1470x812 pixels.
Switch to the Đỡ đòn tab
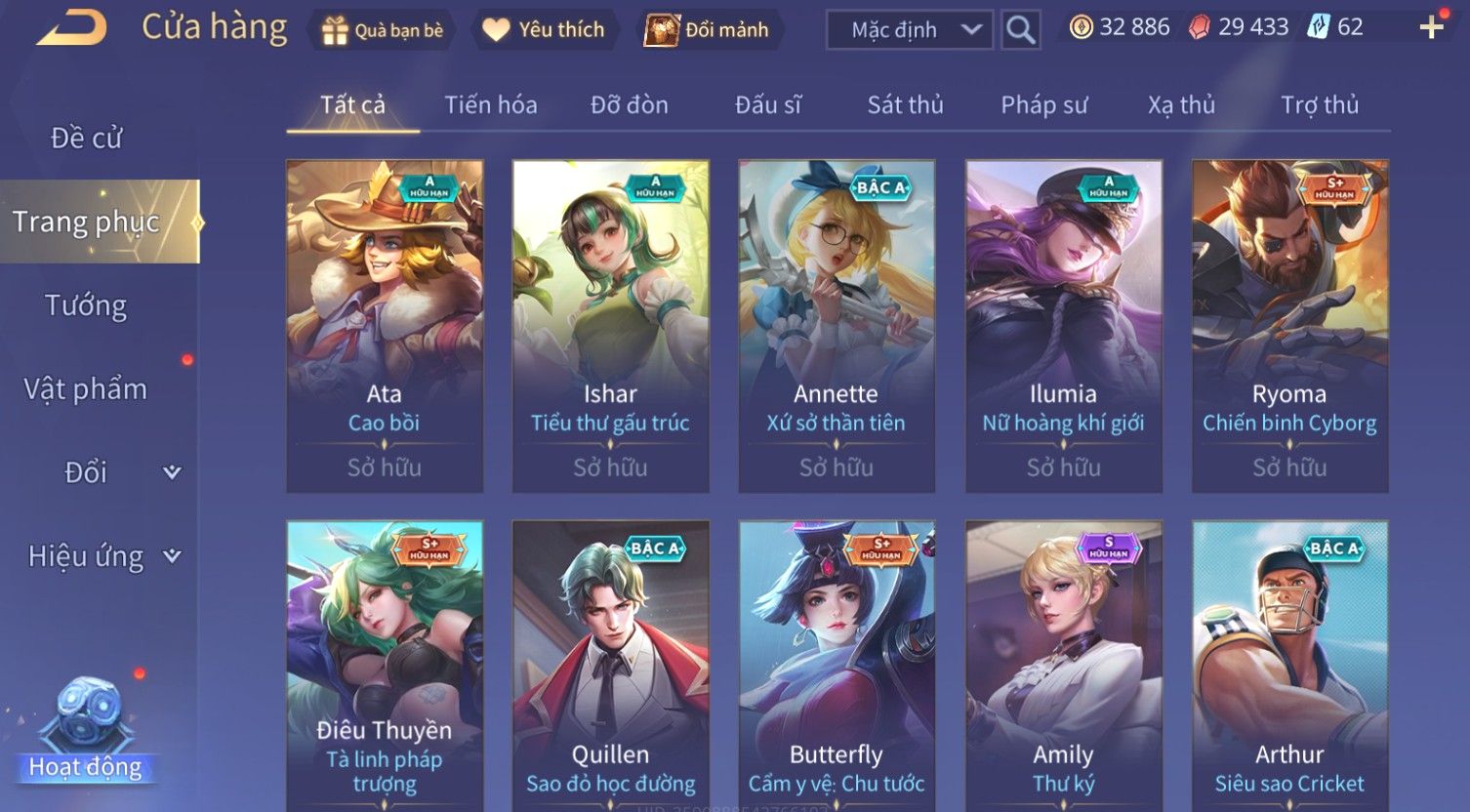pyautogui.click(x=630, y=104)
